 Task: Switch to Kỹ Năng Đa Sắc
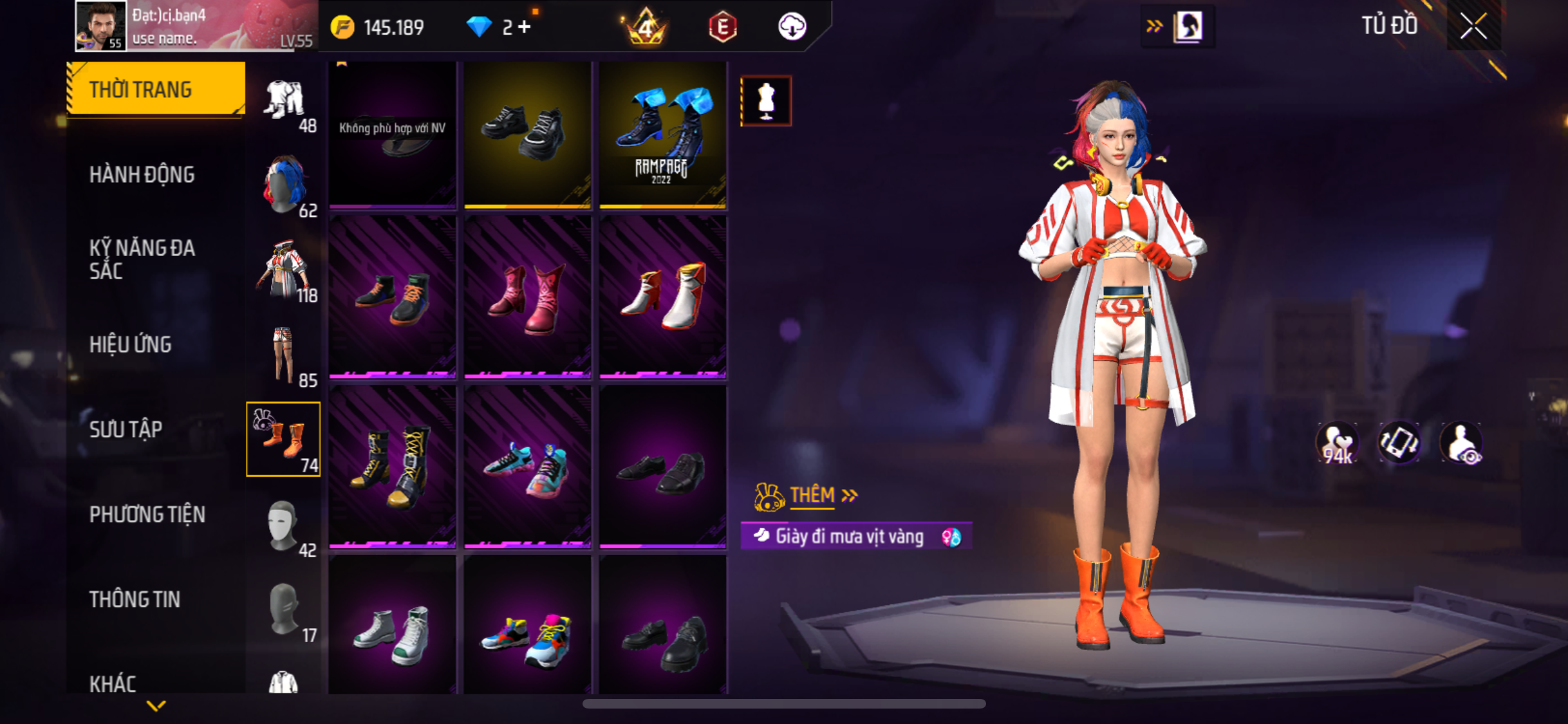(x=142, y=259)
